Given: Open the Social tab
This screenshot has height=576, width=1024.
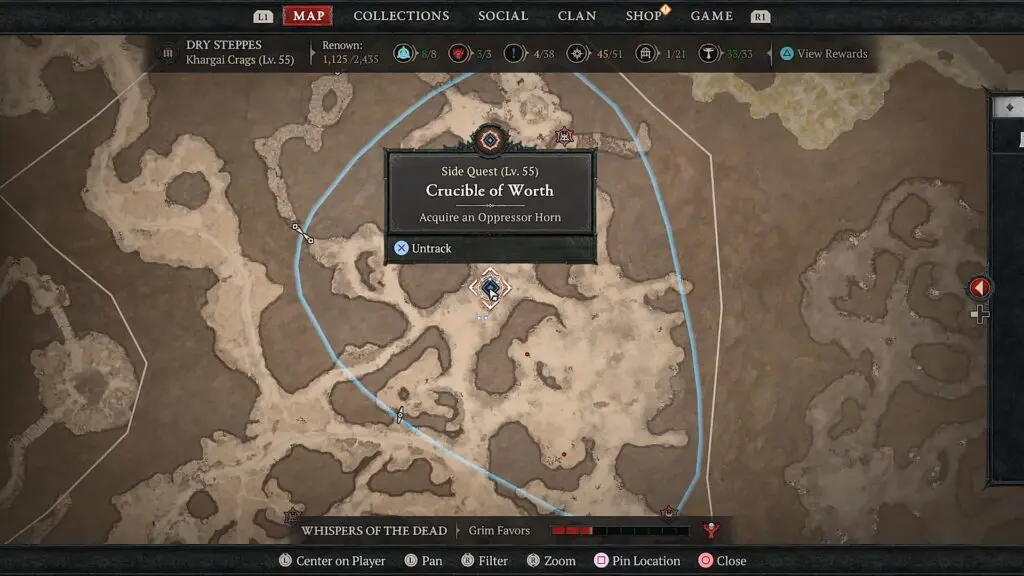Looking at the screenshot, I should pyautogui.click(x=503, y=16).
